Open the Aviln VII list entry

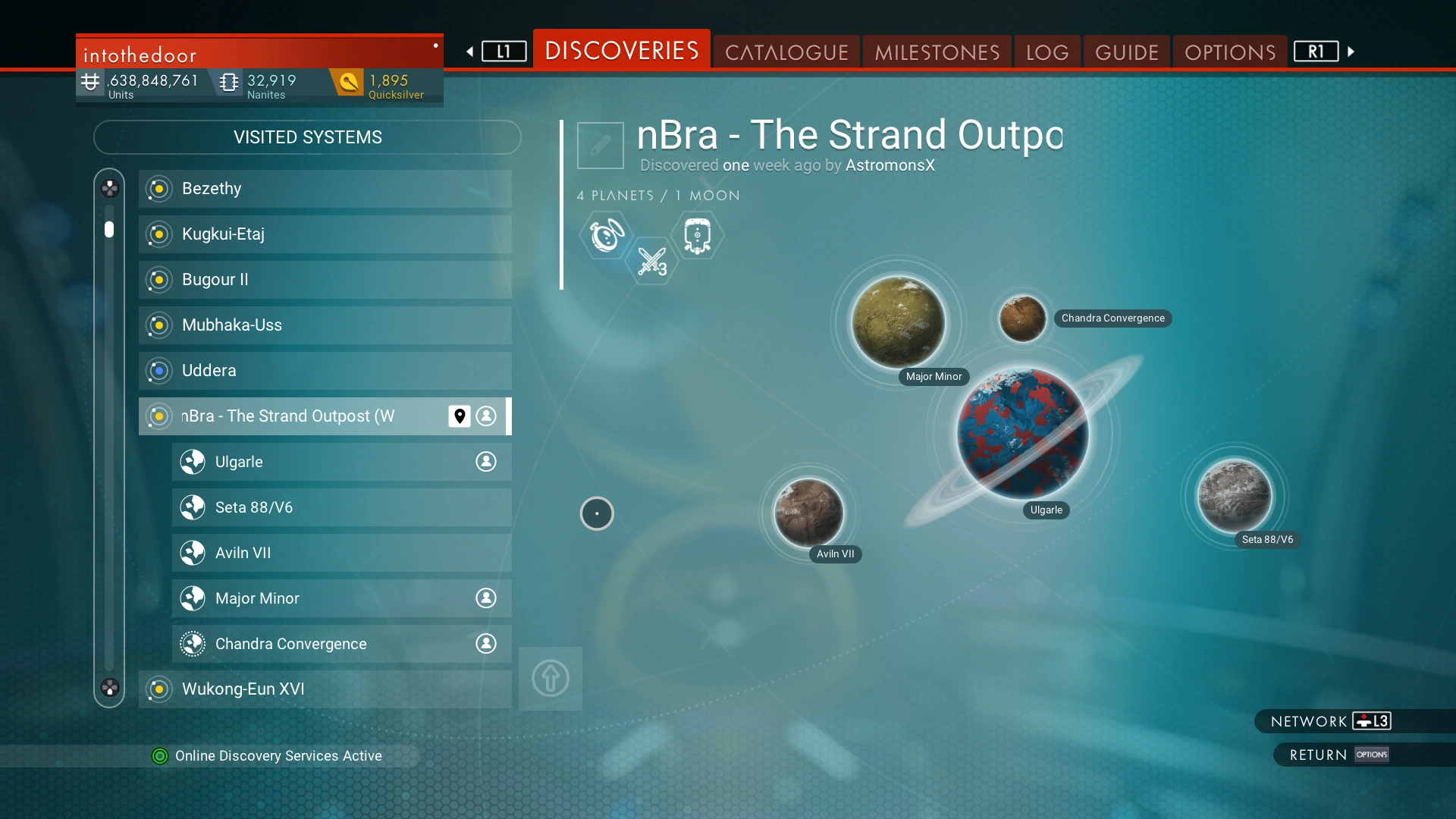point(341,553)
